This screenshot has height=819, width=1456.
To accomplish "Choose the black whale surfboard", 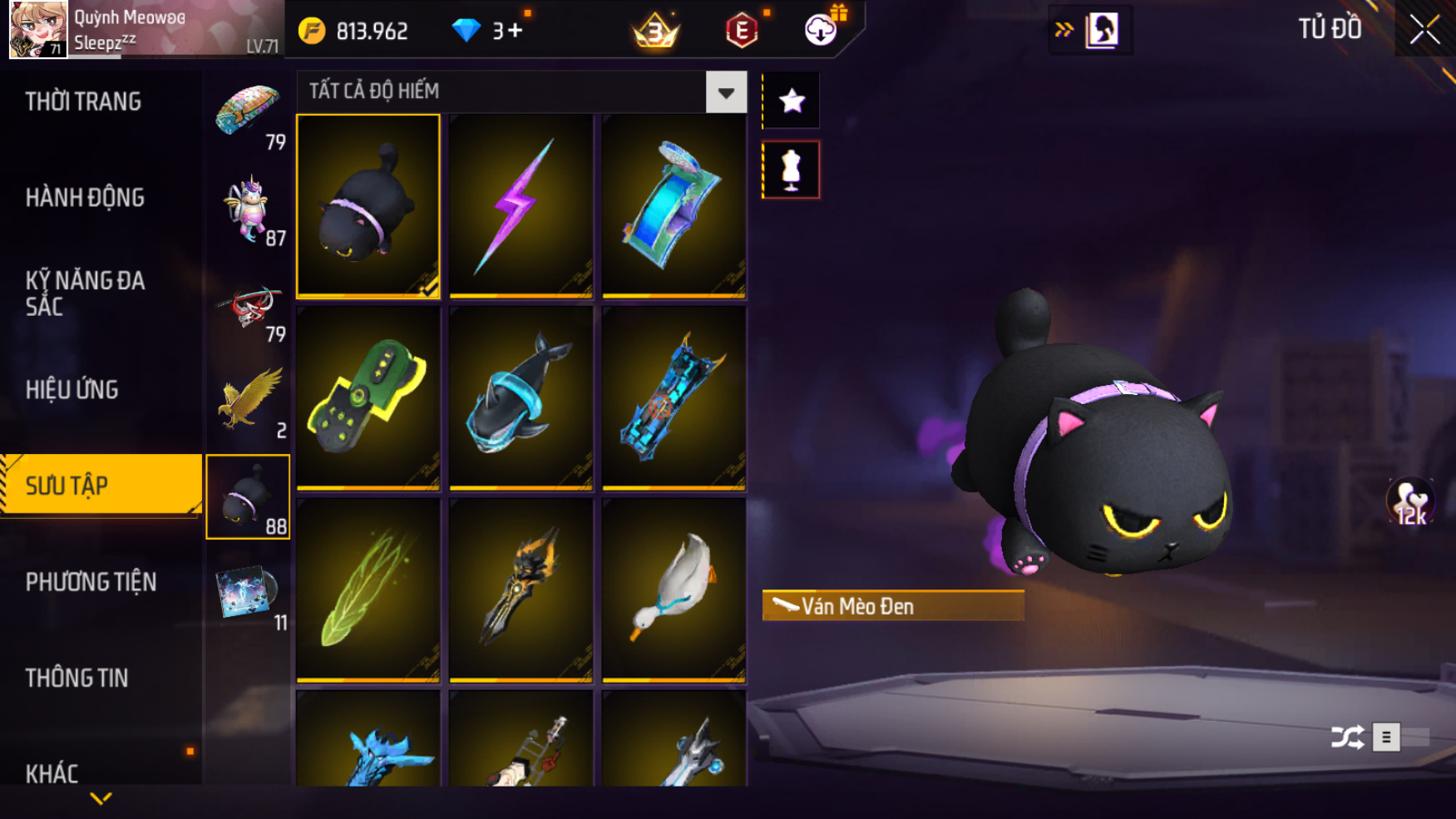I will click(521, 398).
